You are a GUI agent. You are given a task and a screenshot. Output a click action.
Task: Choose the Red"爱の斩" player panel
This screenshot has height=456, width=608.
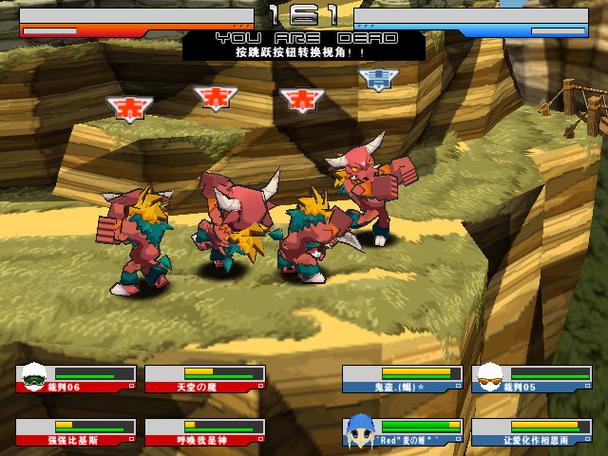coord(402,432)
